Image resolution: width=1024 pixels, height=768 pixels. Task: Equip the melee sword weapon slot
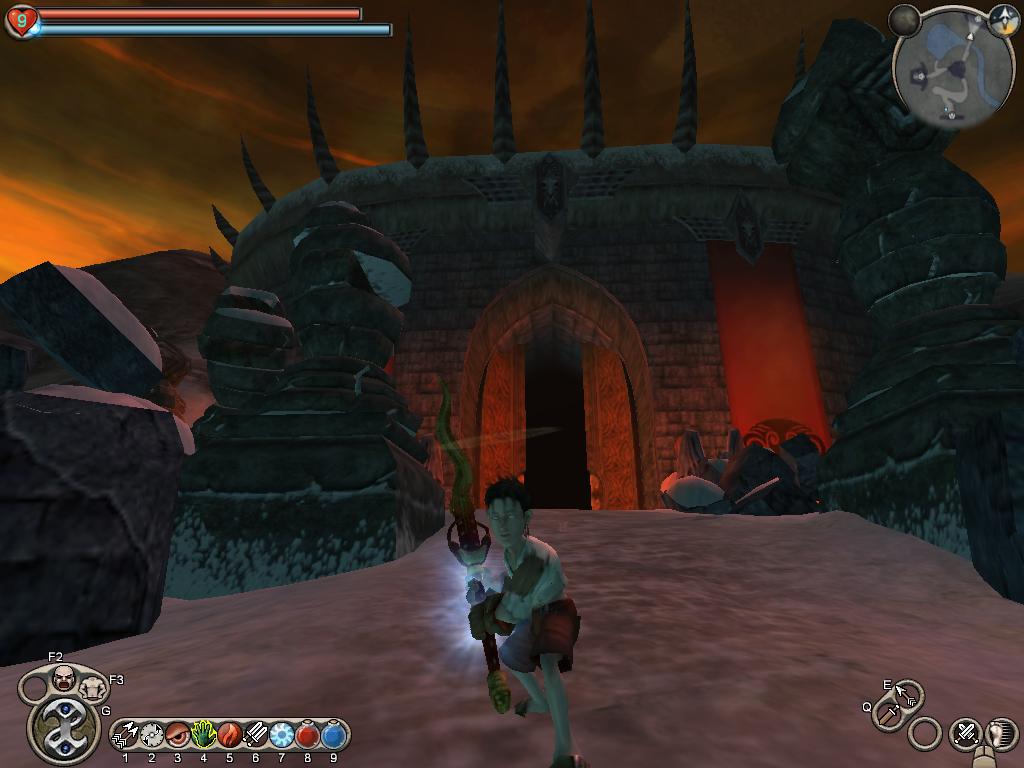click(888, 715)
